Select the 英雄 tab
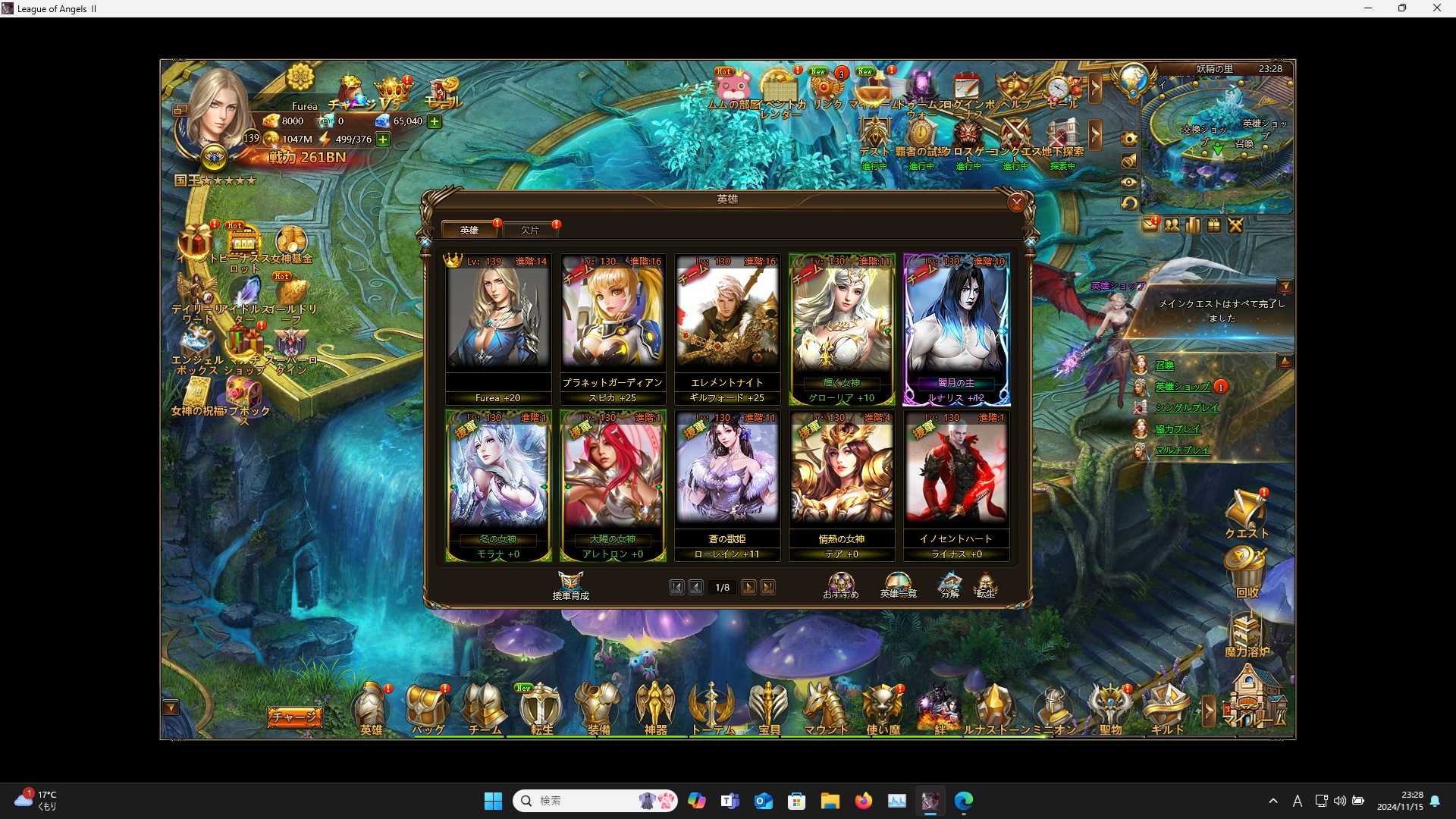This screenshot has height=819, width=1456. pyautogui.click(x=469, y=229)
